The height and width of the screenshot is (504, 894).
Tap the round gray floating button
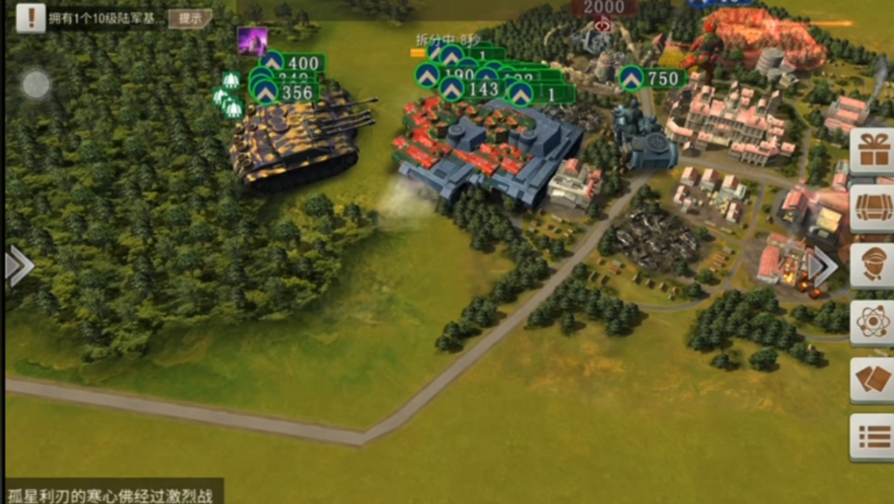(x=36, y=84)
